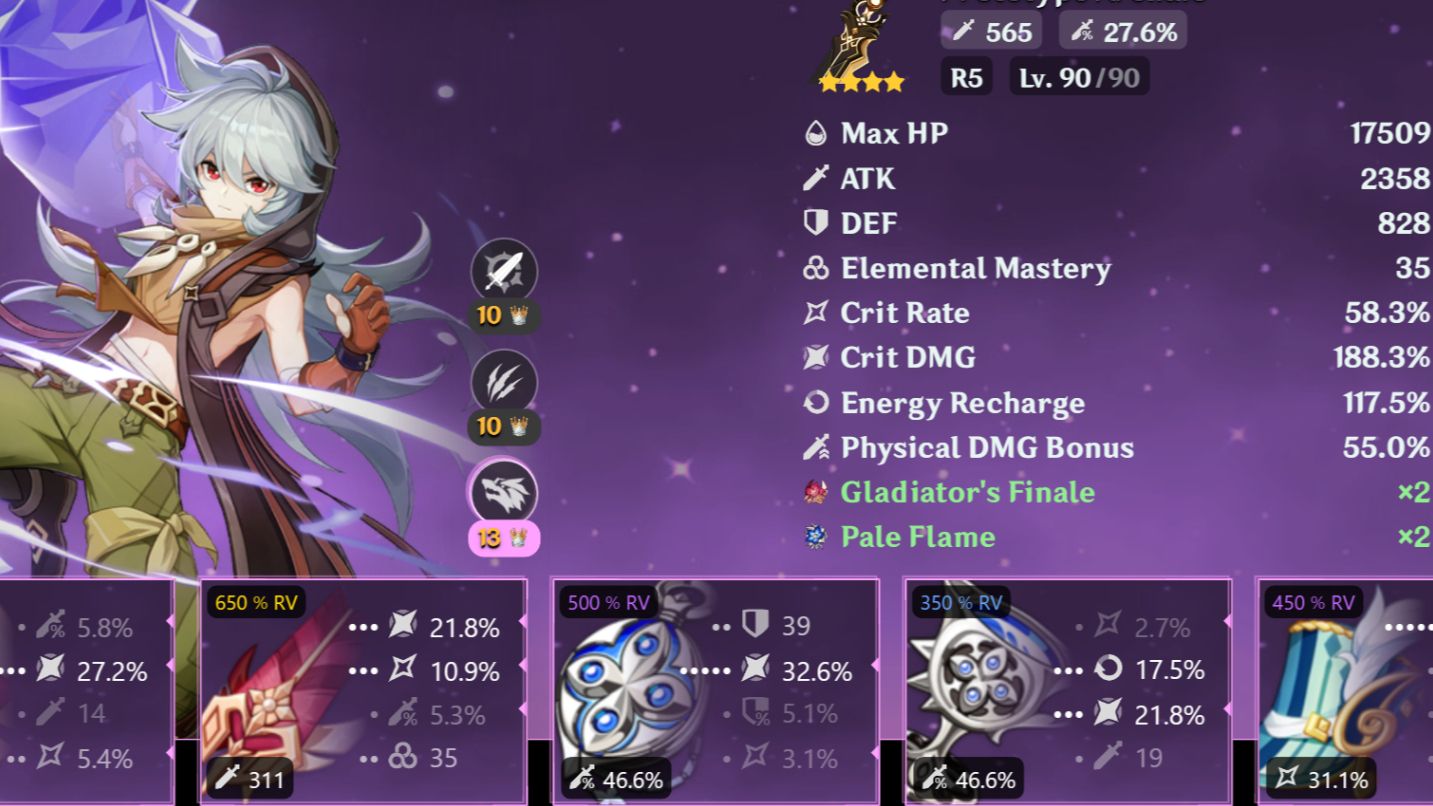Click the Max HP droplet icon
The image size is (1433, 806).
click(816, 133)
